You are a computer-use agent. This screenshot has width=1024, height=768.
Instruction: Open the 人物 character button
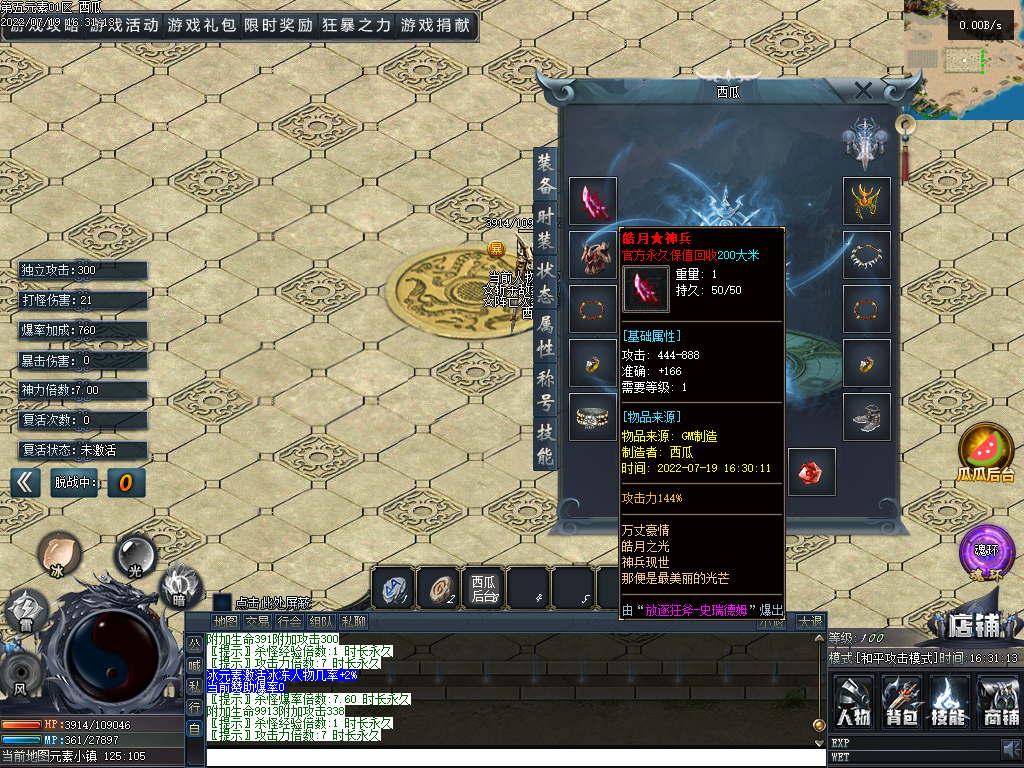tap(853, 699)
